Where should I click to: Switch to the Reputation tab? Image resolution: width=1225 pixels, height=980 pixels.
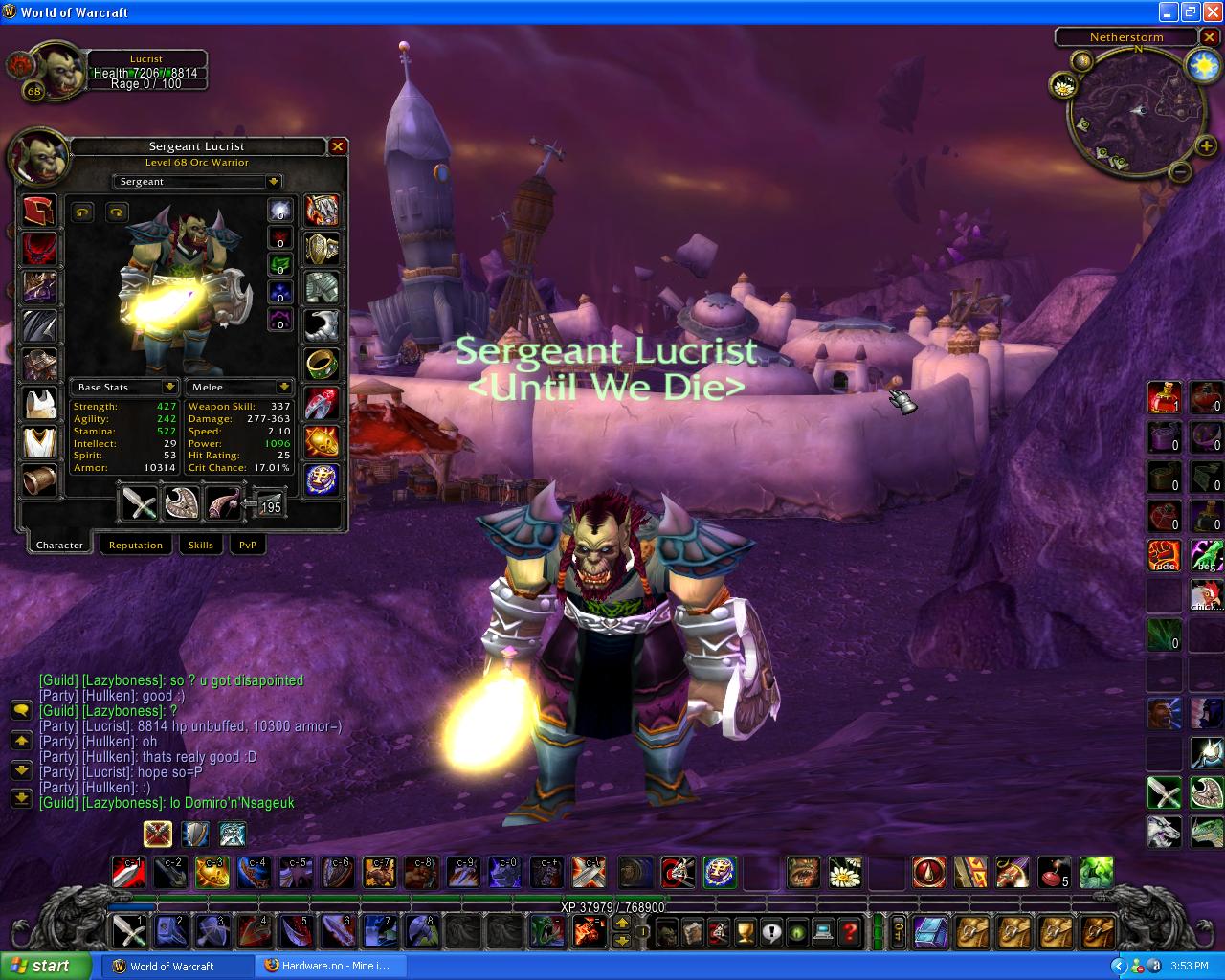tap(135, 545)
